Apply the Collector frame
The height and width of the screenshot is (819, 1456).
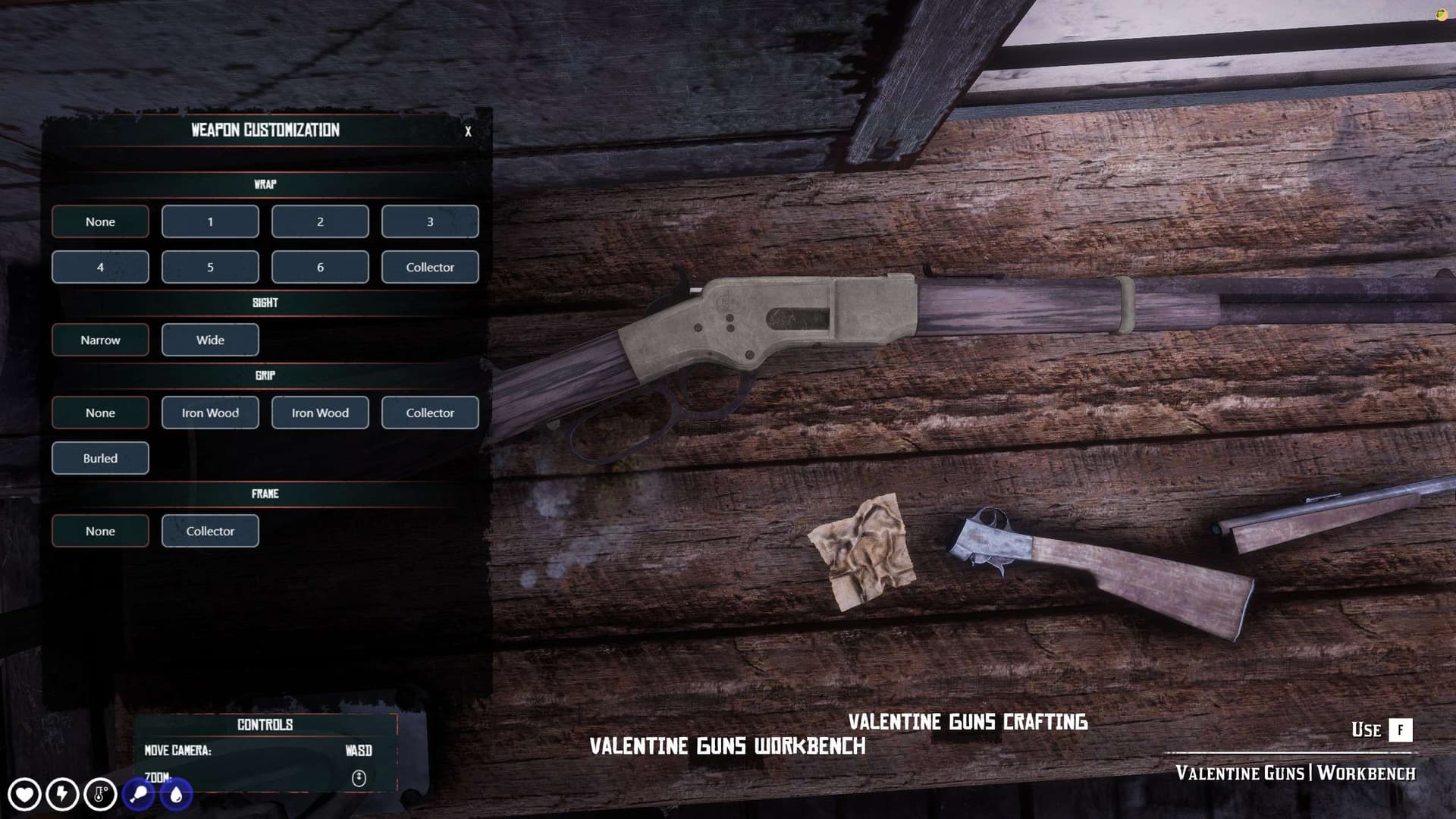210,531
